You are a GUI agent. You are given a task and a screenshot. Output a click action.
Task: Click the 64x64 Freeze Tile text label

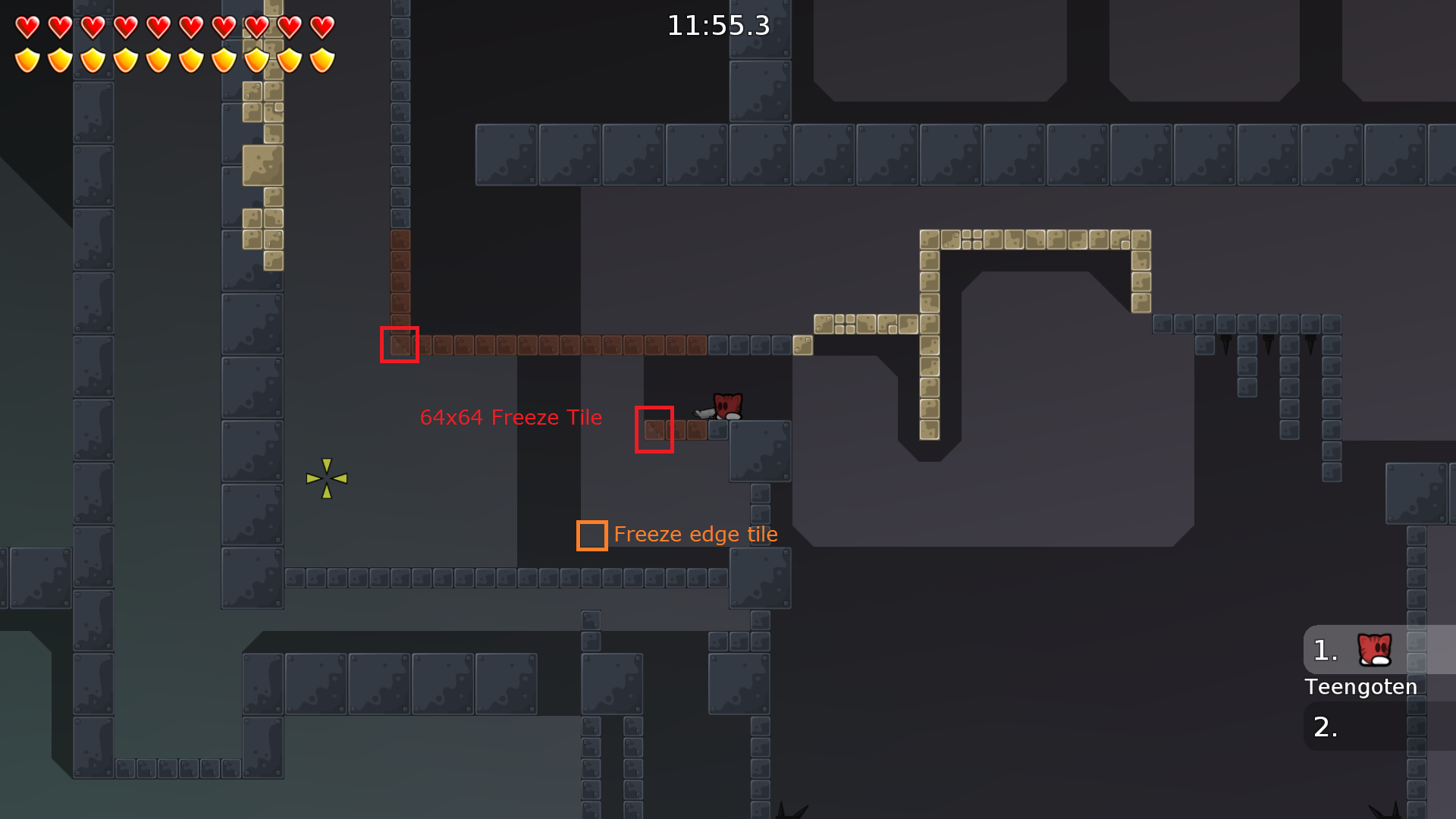[x=511, y=417]
